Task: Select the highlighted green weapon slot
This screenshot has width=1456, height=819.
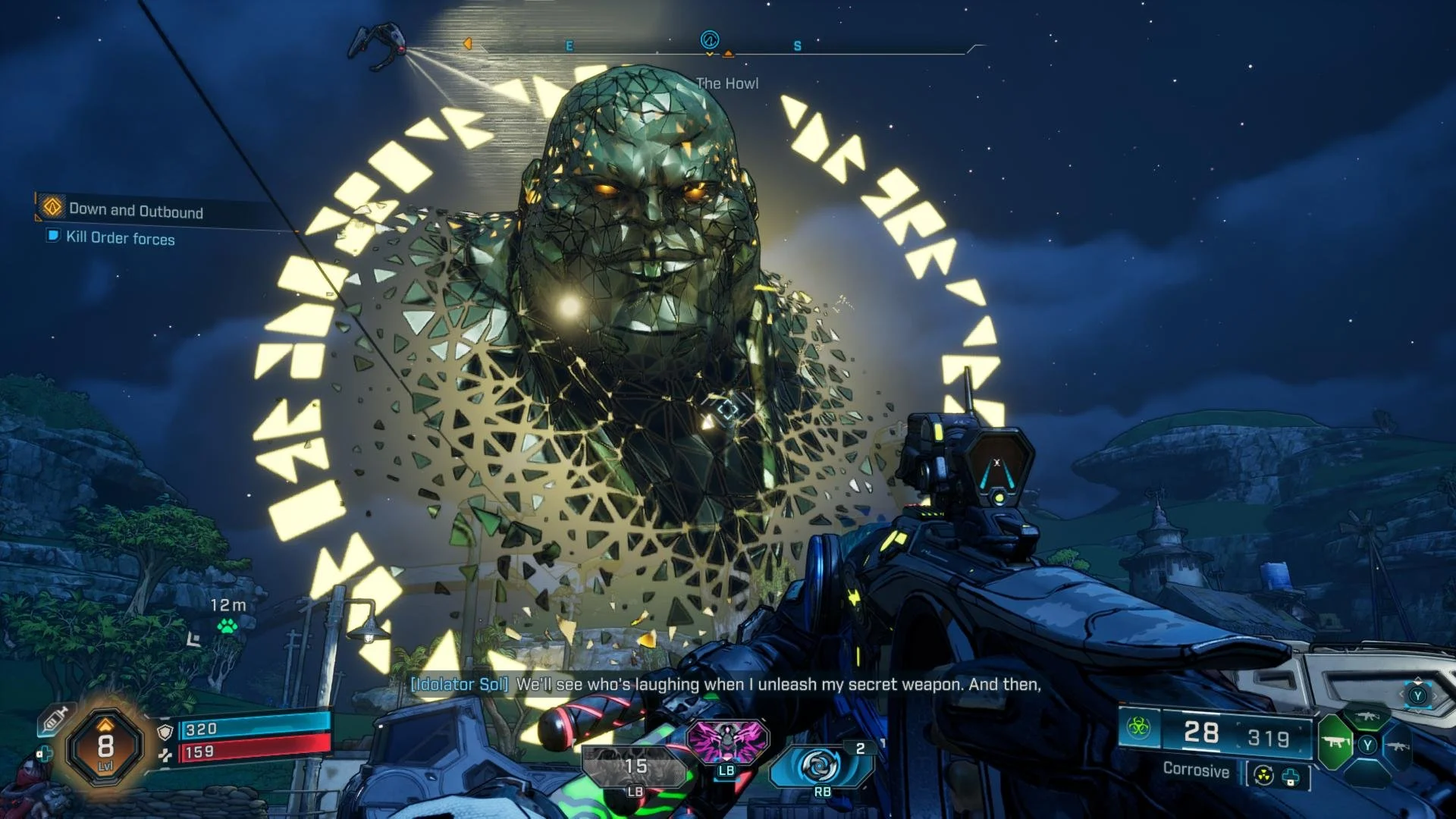Action: point(1335,743)
